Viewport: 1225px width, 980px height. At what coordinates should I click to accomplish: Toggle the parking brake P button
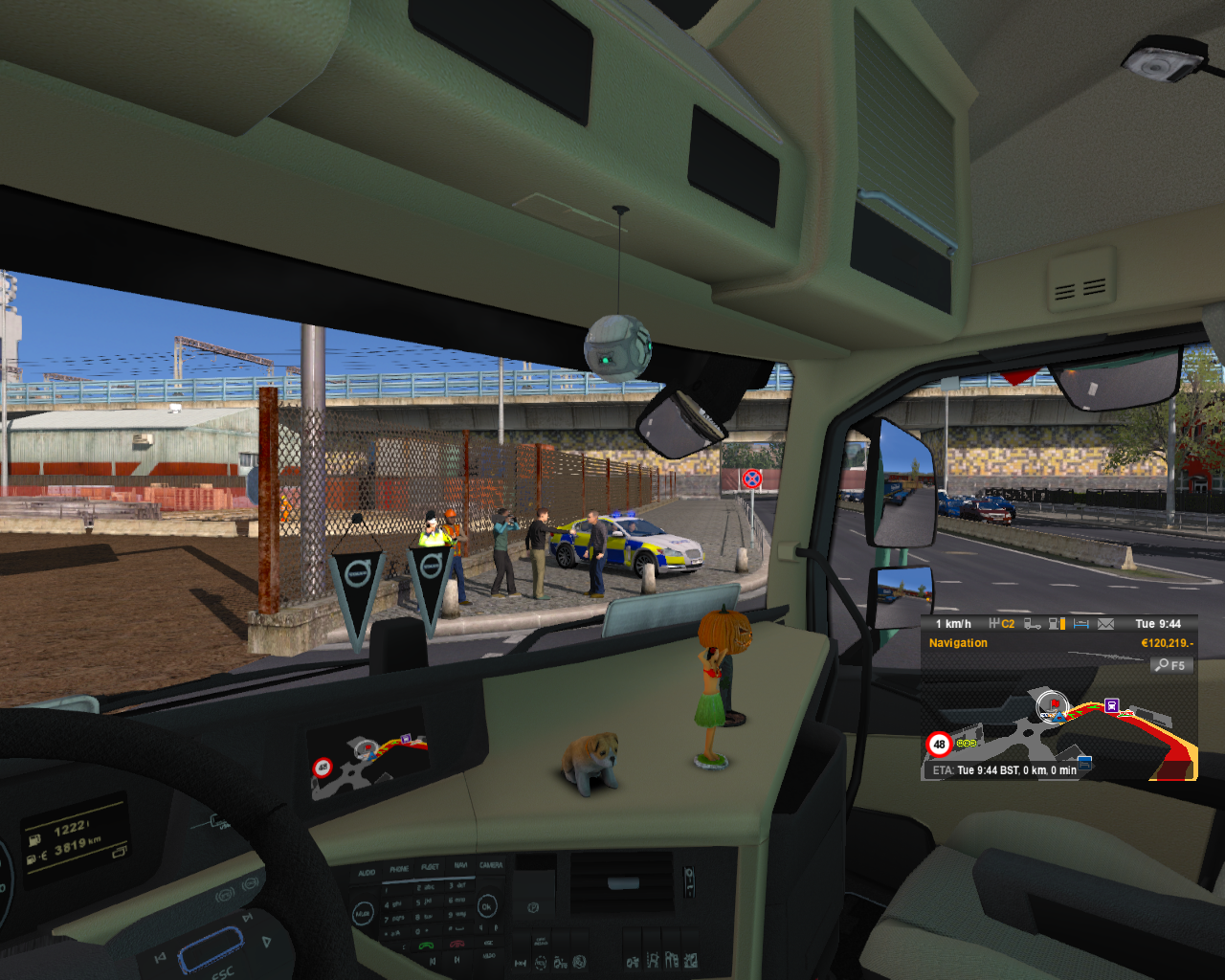point(533,907)
